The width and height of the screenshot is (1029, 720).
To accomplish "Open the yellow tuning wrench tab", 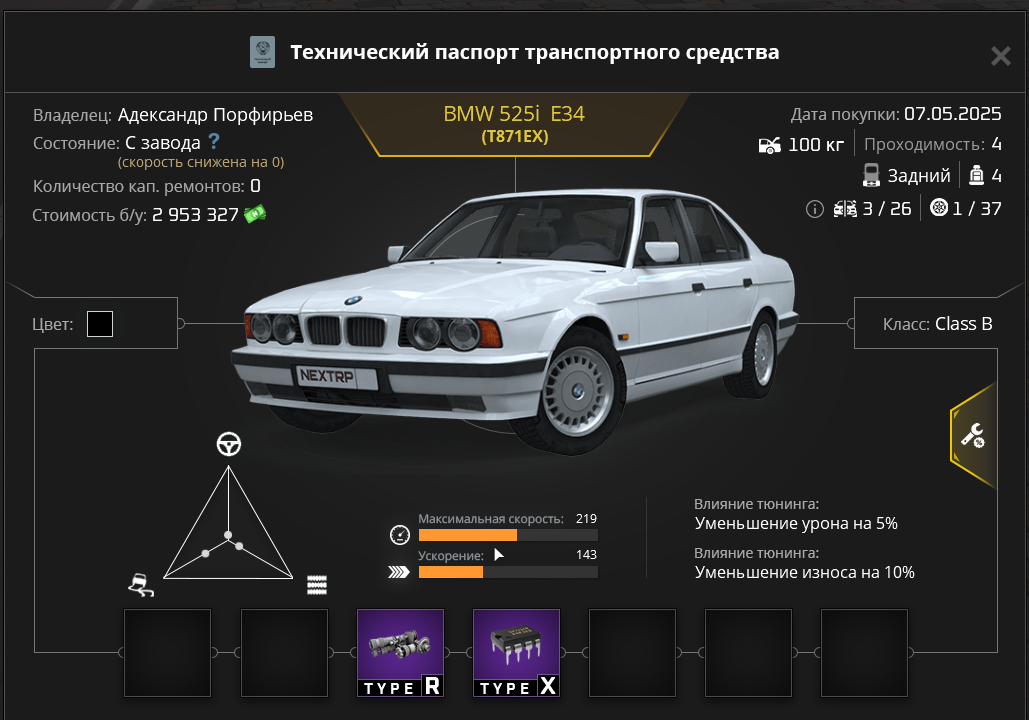I will [973, 434].
